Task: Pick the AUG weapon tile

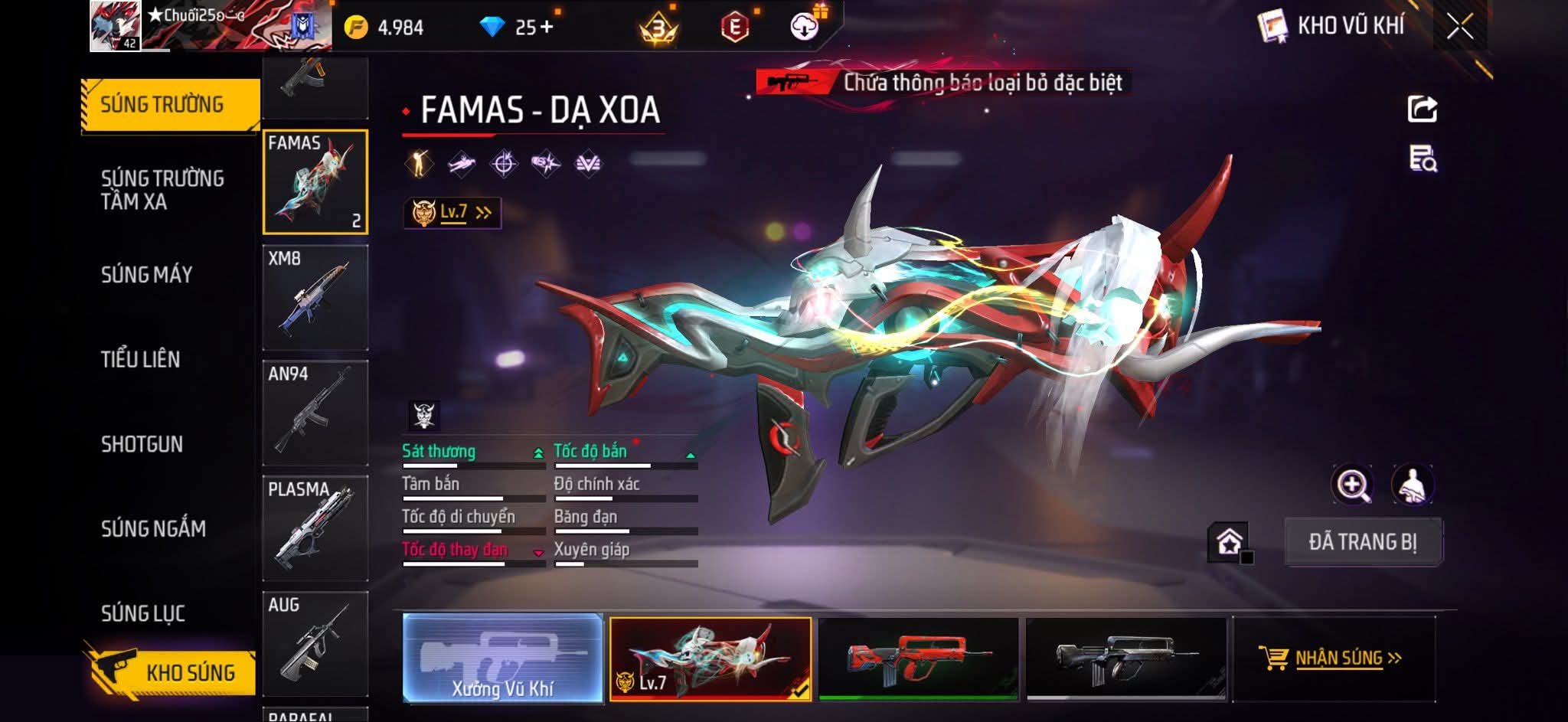Action: click(x=315, y=643)
